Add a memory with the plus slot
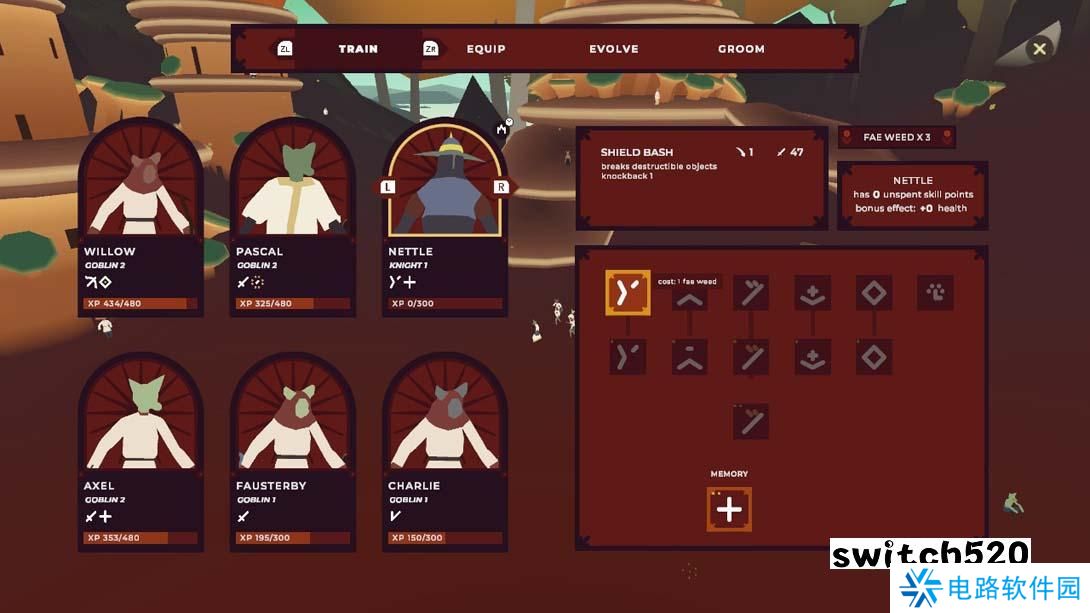Viewport: 1090px width, 613px height. pyautogui.click(x=729, y=510)
